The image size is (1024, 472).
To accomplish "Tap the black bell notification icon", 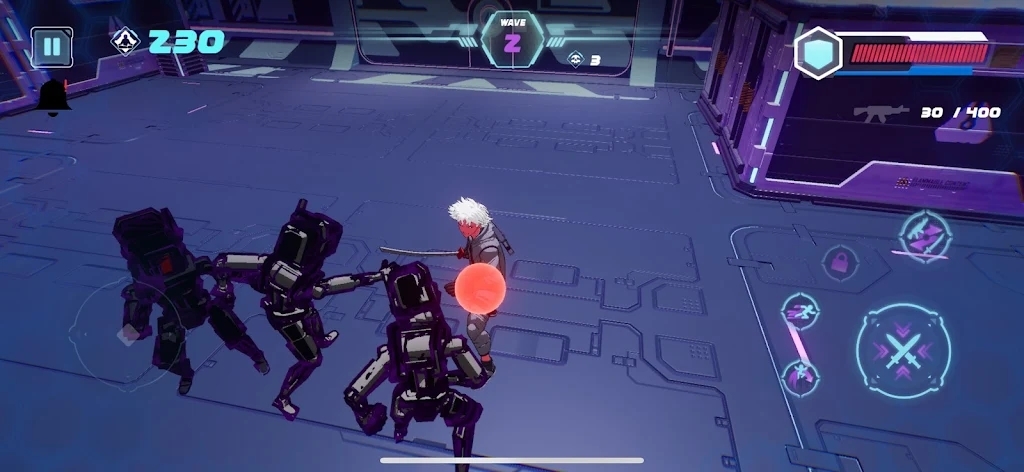I will 53,98.
